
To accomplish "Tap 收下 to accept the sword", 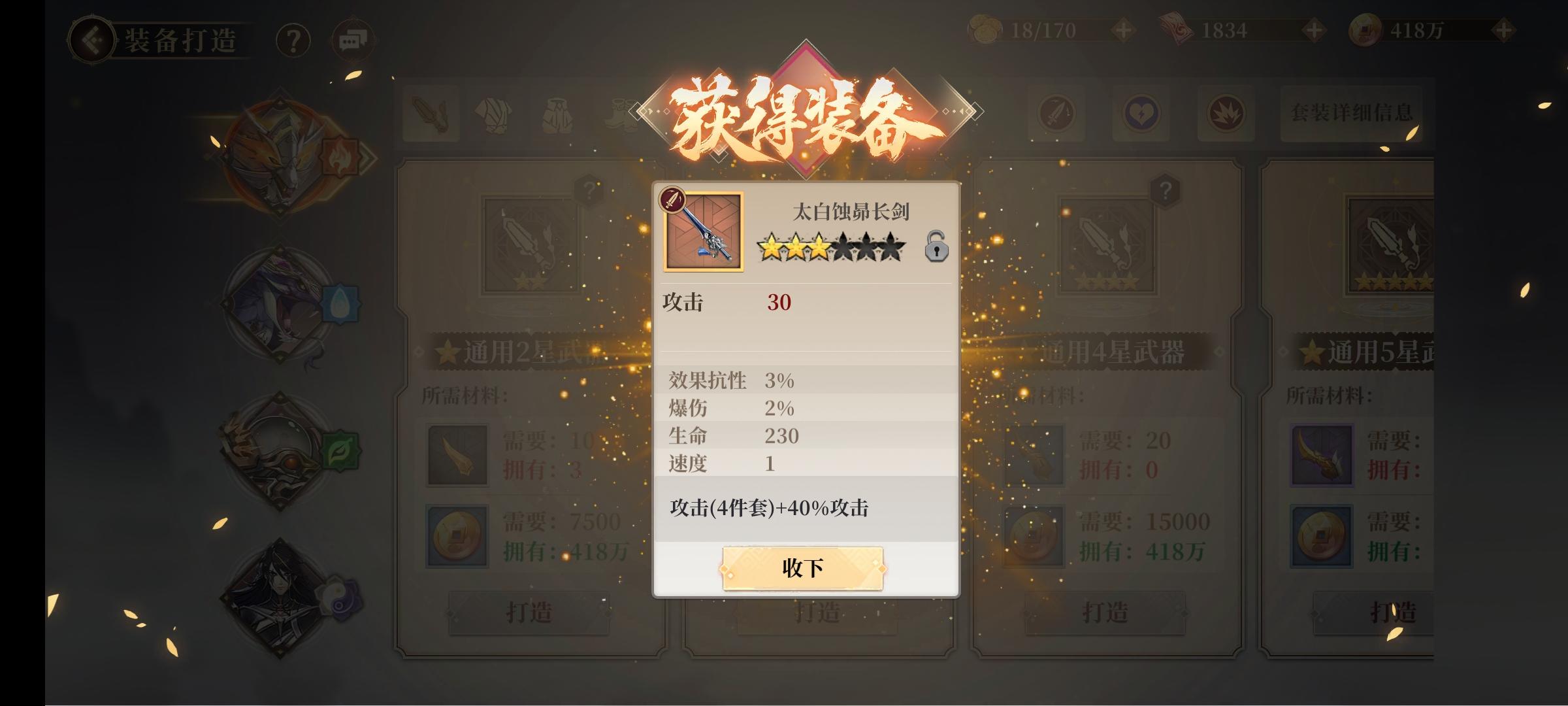I will [x=802, y=567].
